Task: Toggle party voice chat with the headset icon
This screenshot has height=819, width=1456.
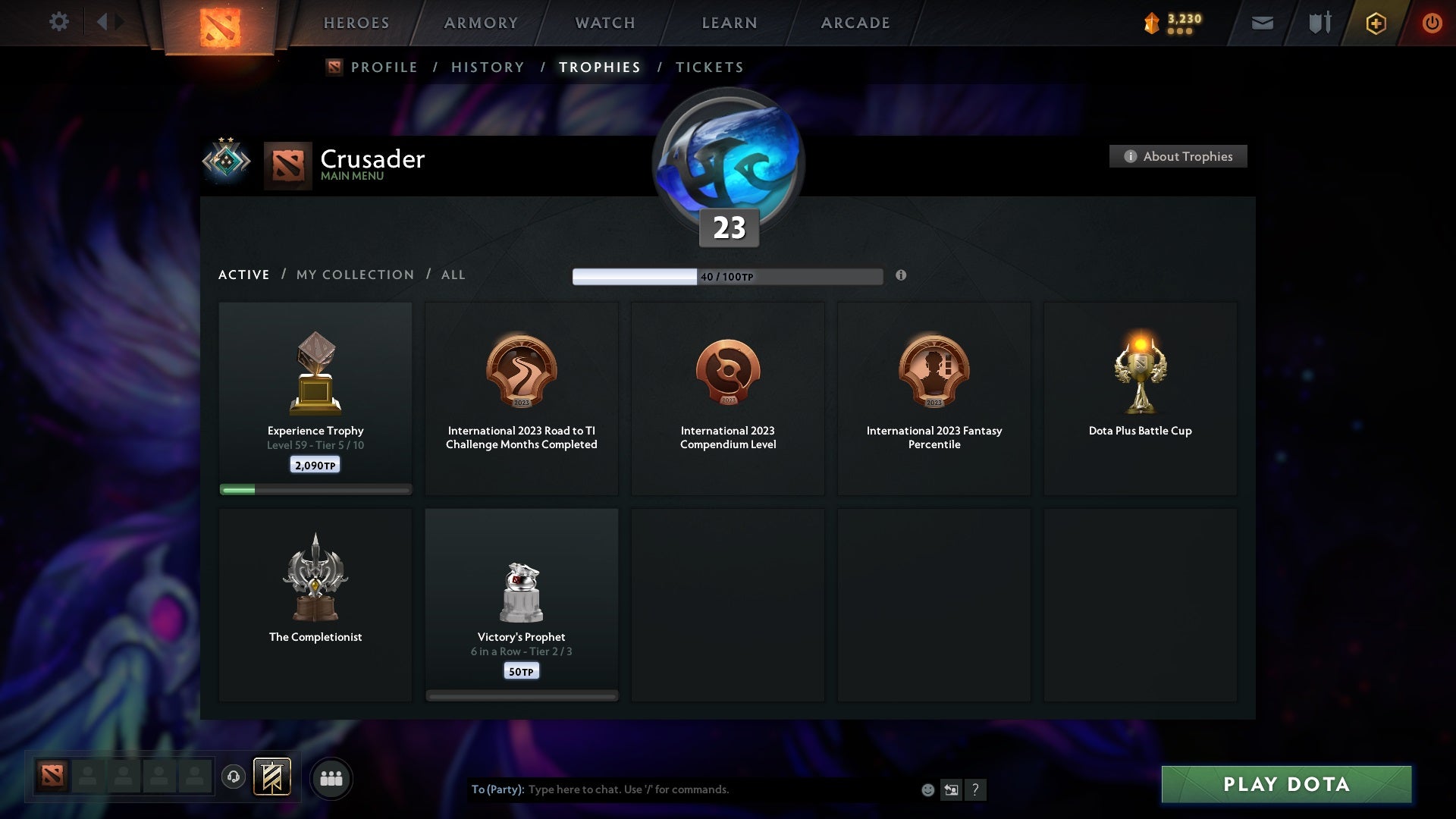Action: (x=234, y=778)
